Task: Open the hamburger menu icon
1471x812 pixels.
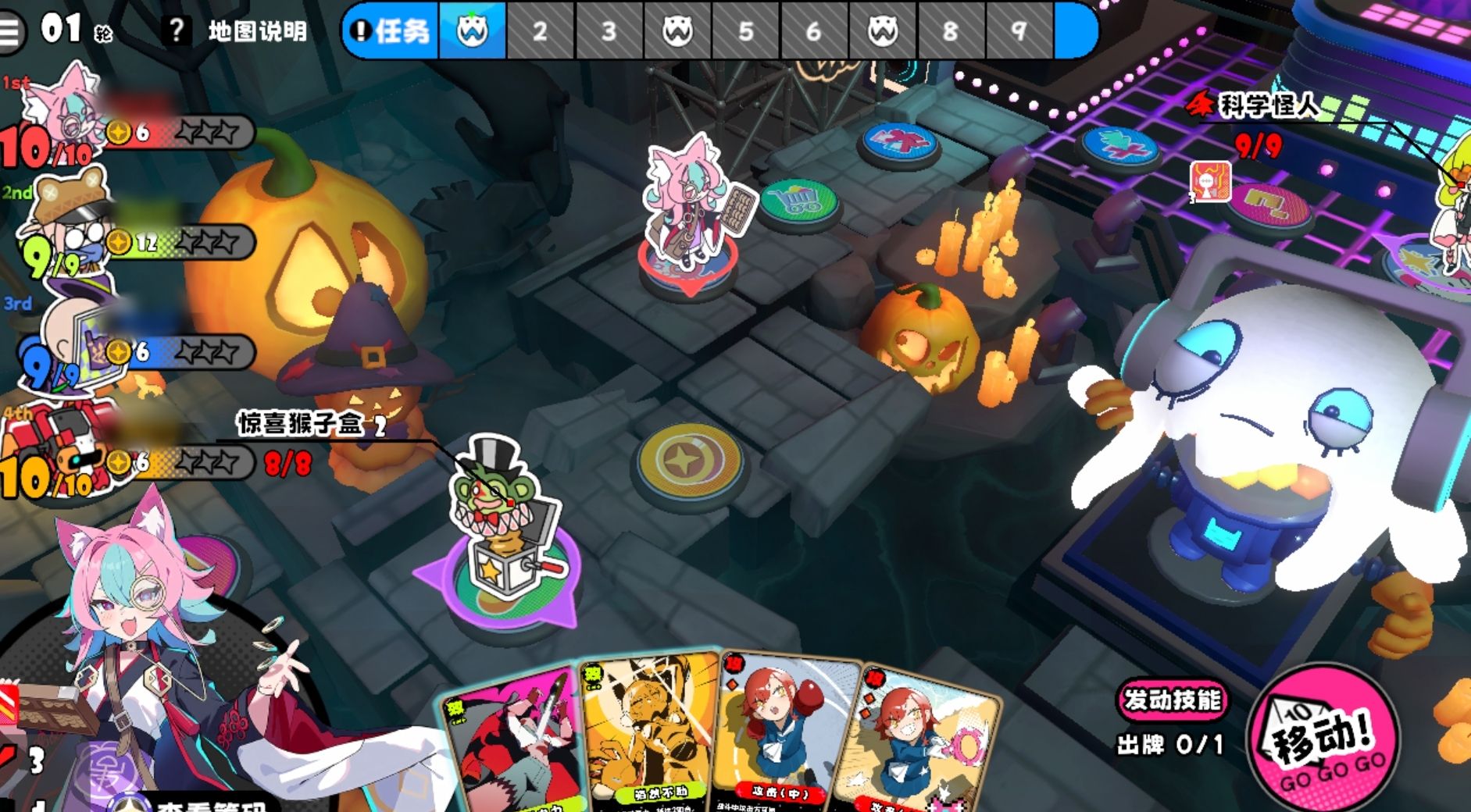Action: [11, 30]
